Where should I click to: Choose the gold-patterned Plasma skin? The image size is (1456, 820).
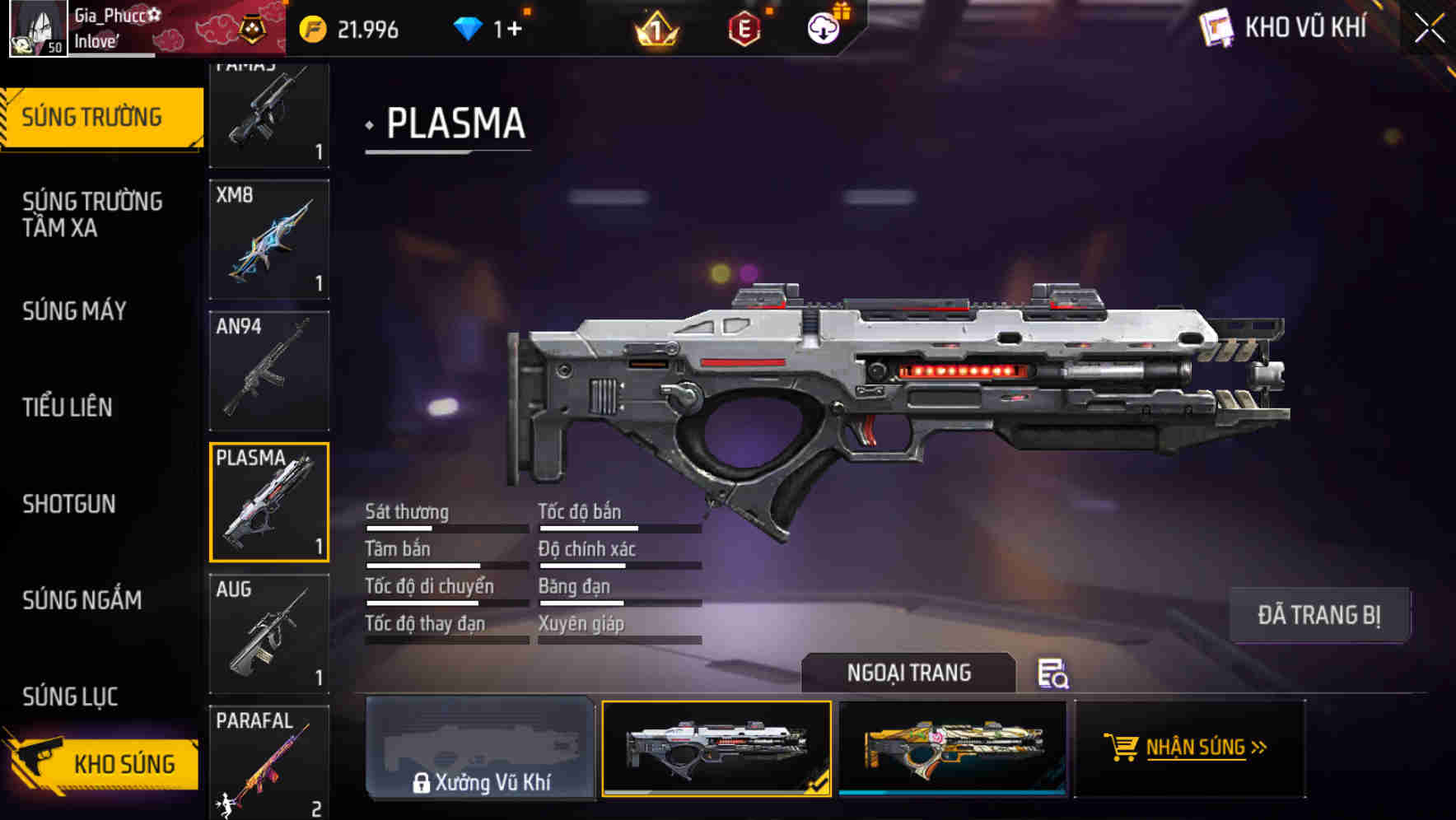953,748
